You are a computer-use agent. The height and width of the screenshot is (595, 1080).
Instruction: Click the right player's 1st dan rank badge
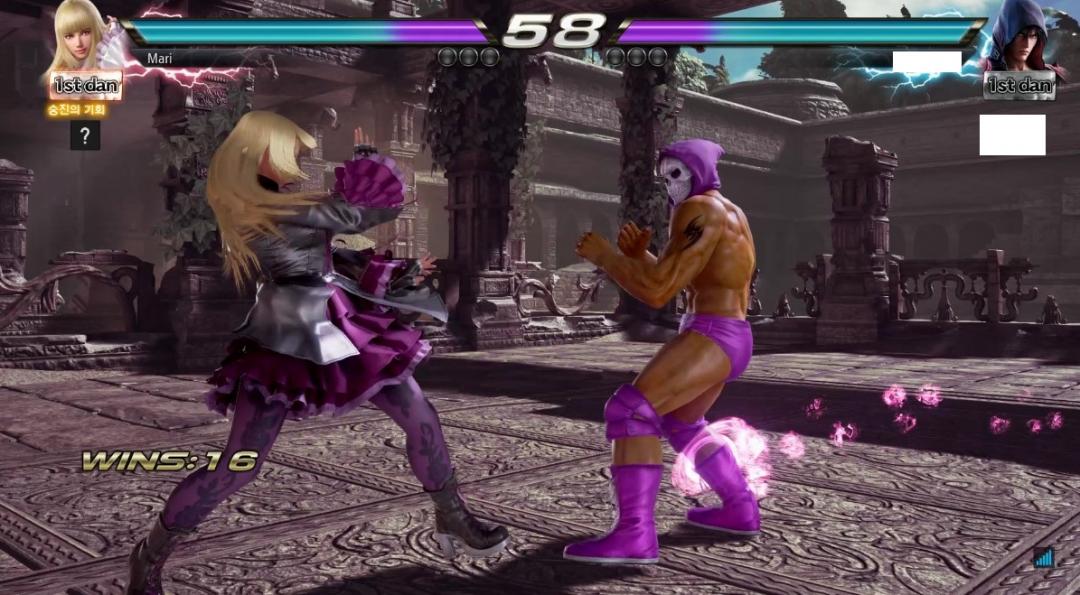click(x=1019, y=86)
